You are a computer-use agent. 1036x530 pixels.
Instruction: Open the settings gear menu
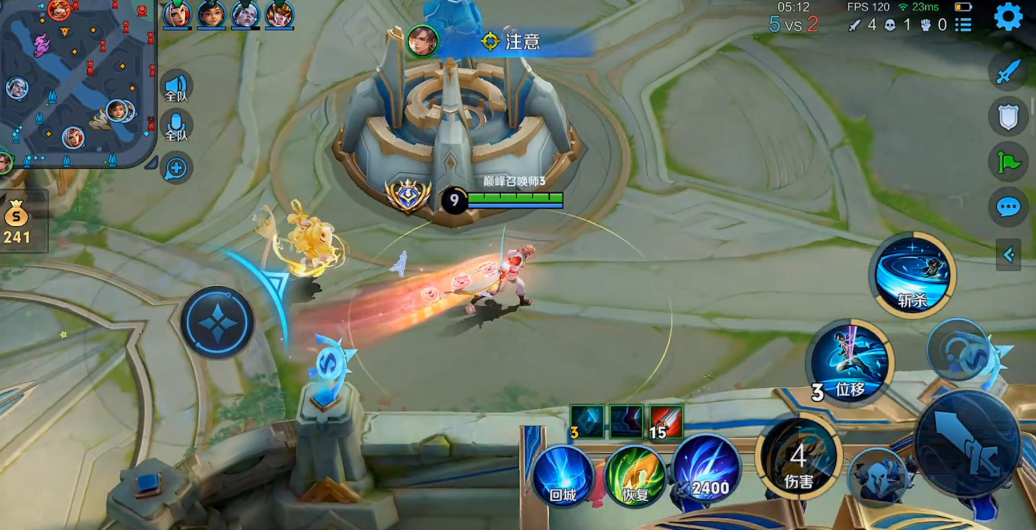click(1008, 17)
